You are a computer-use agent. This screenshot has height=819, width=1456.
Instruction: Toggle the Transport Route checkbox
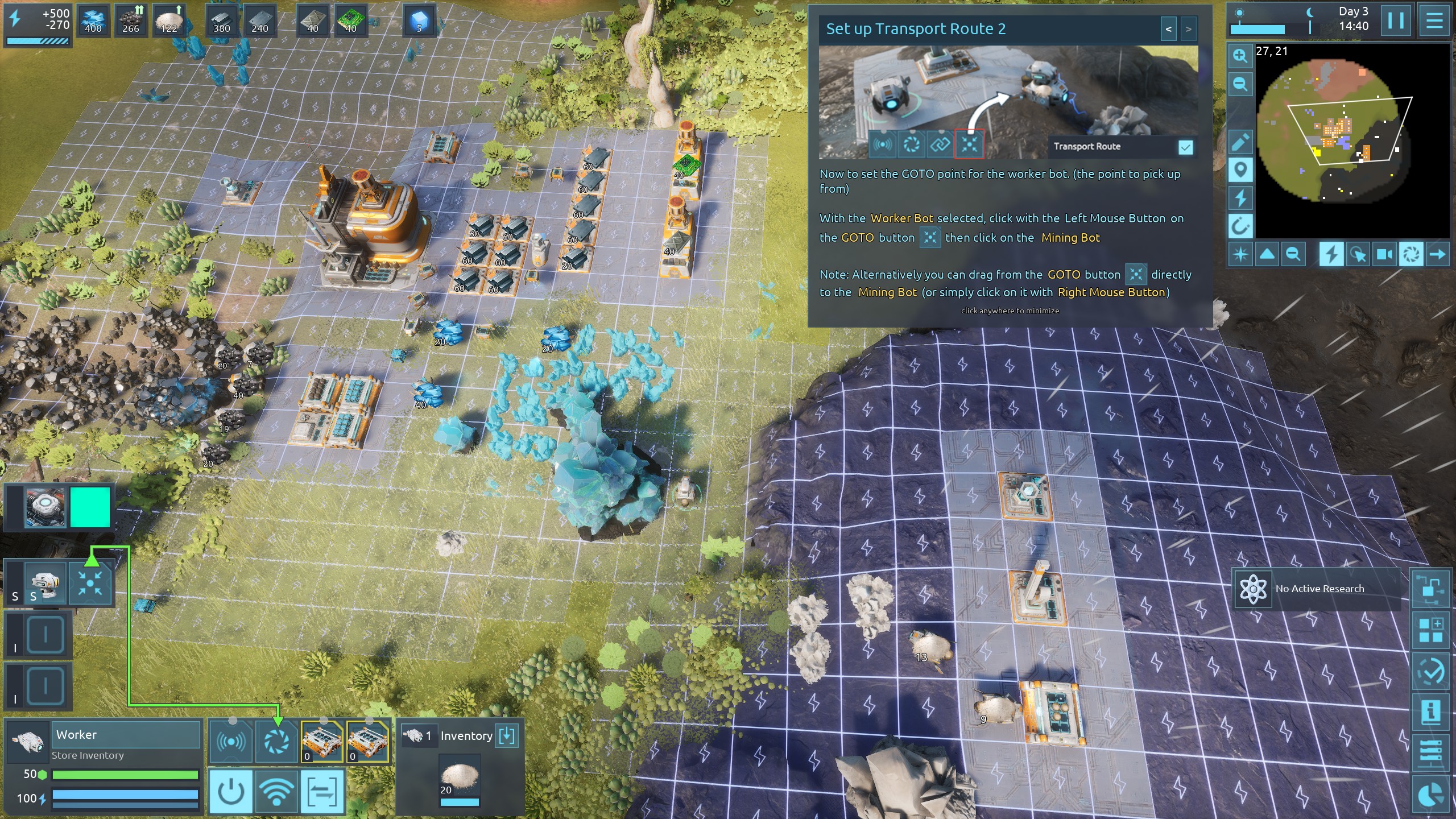(x=1185, y=148)
